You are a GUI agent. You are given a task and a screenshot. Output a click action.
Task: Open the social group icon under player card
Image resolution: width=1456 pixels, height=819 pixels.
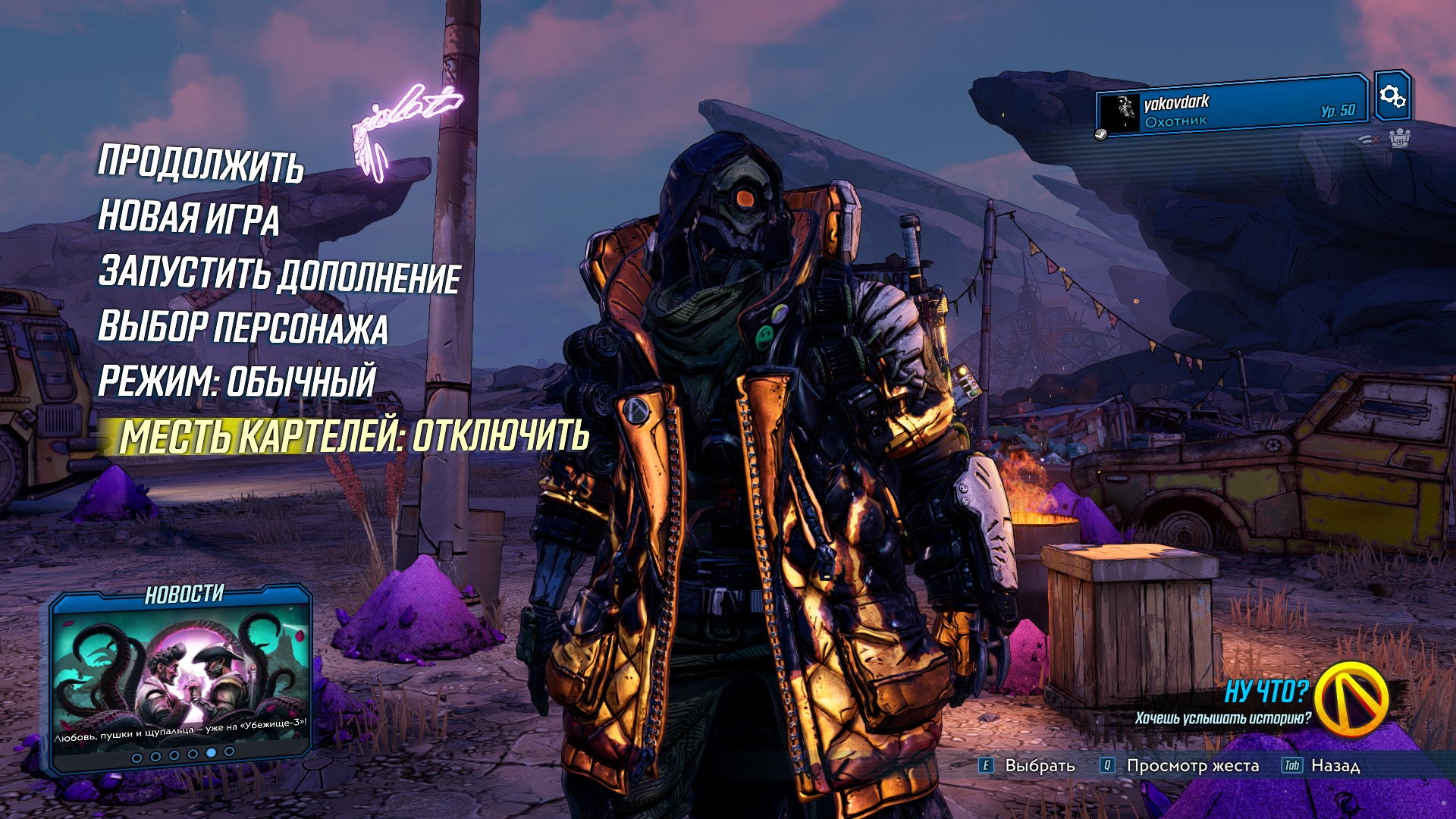point(1399,139)
